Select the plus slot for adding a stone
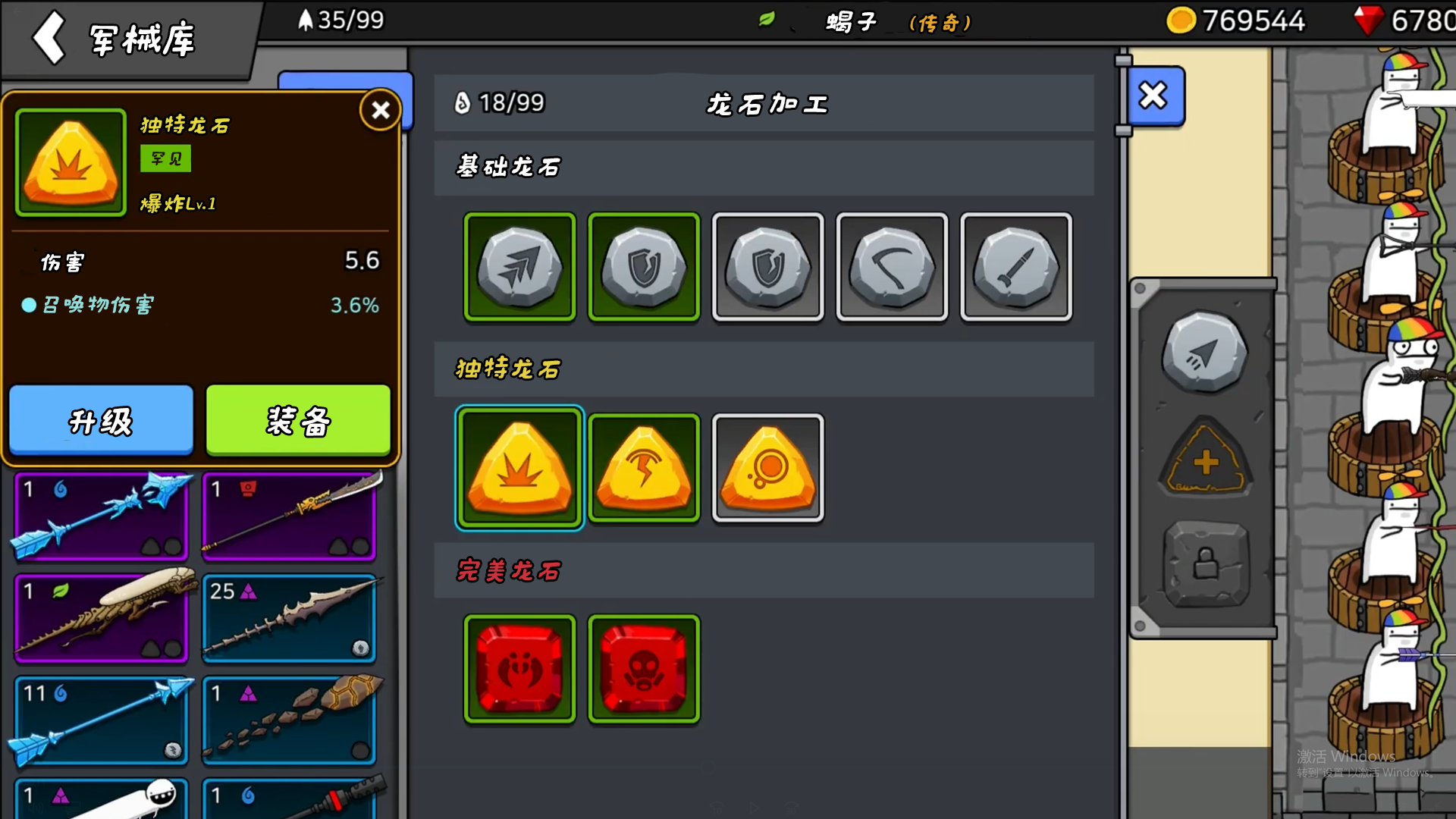Screen dimensions: 1456x819 point(1204,460)
